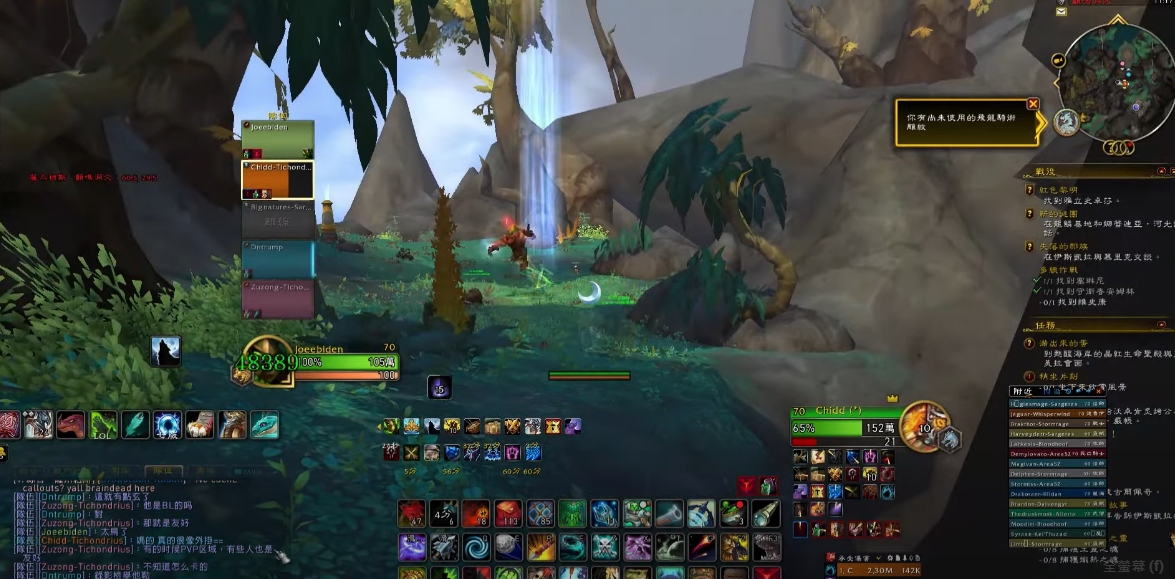This screenshot has width=1175, height=579.
Task: Target Chidd-Tichondrius in the party frames
Action: [x=278, y=180]
